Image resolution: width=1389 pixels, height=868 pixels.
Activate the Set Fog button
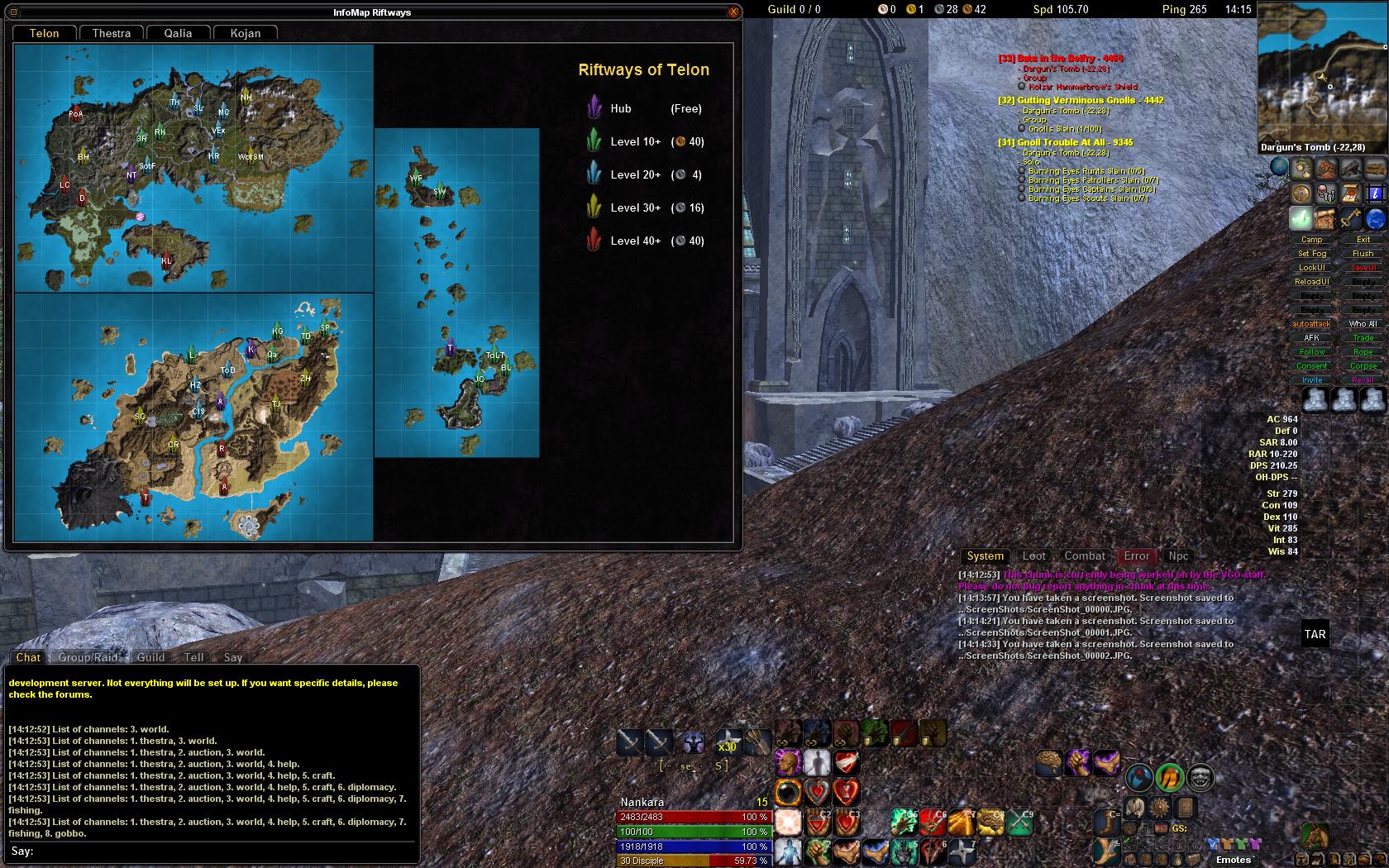point(1312,254)
